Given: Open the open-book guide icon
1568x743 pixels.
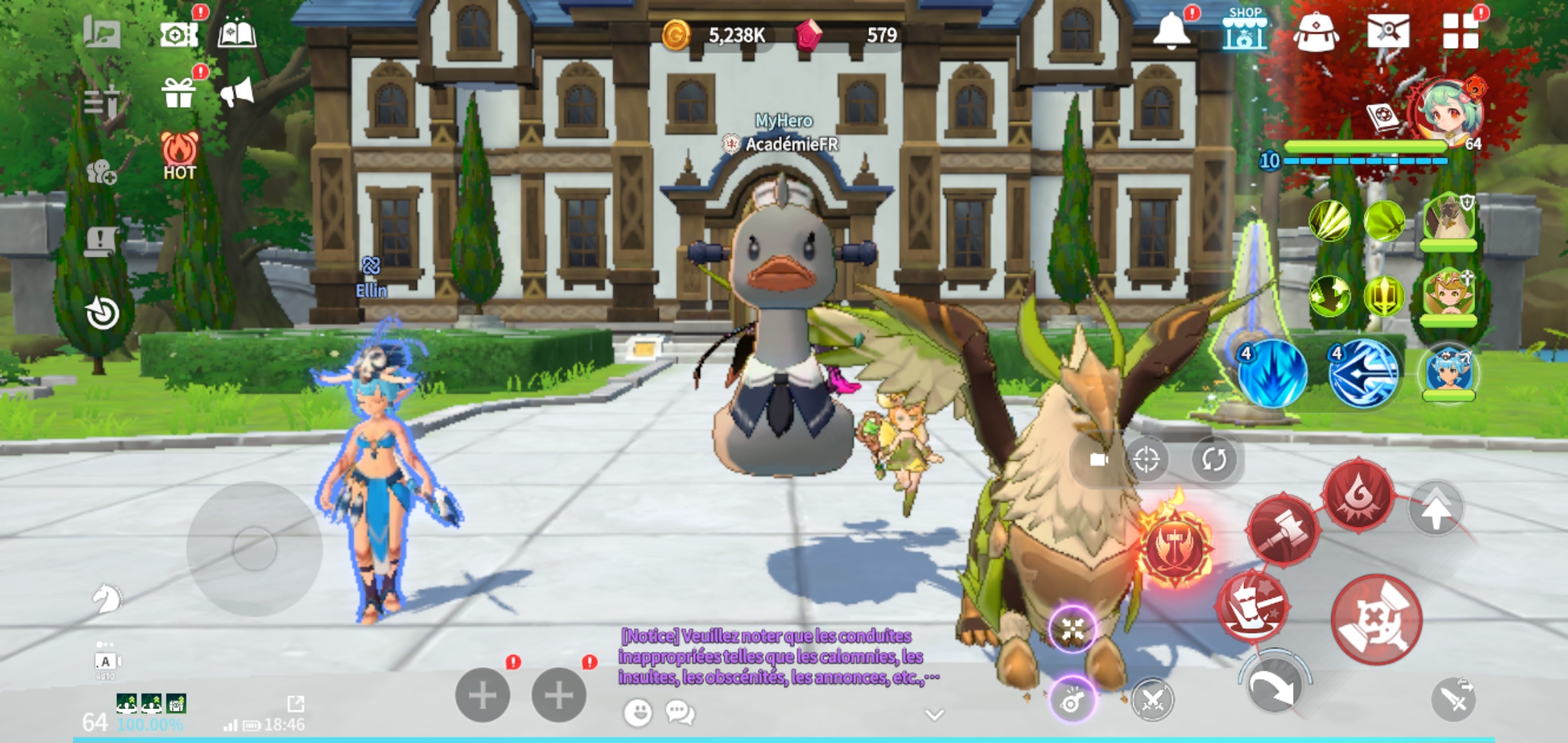Looking at the screenshot, I should 237,32.
